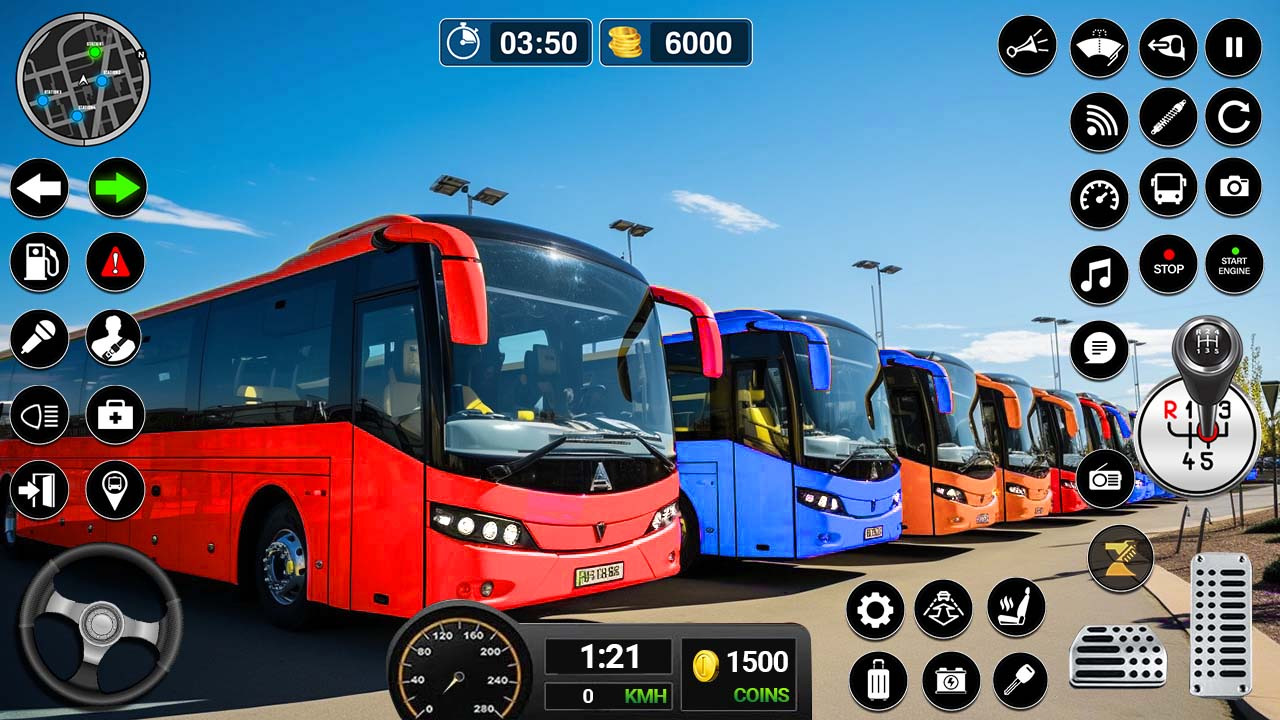The image size is (1280, 720).
Task: Check the battery icon
Action: [x=948, y=678]
